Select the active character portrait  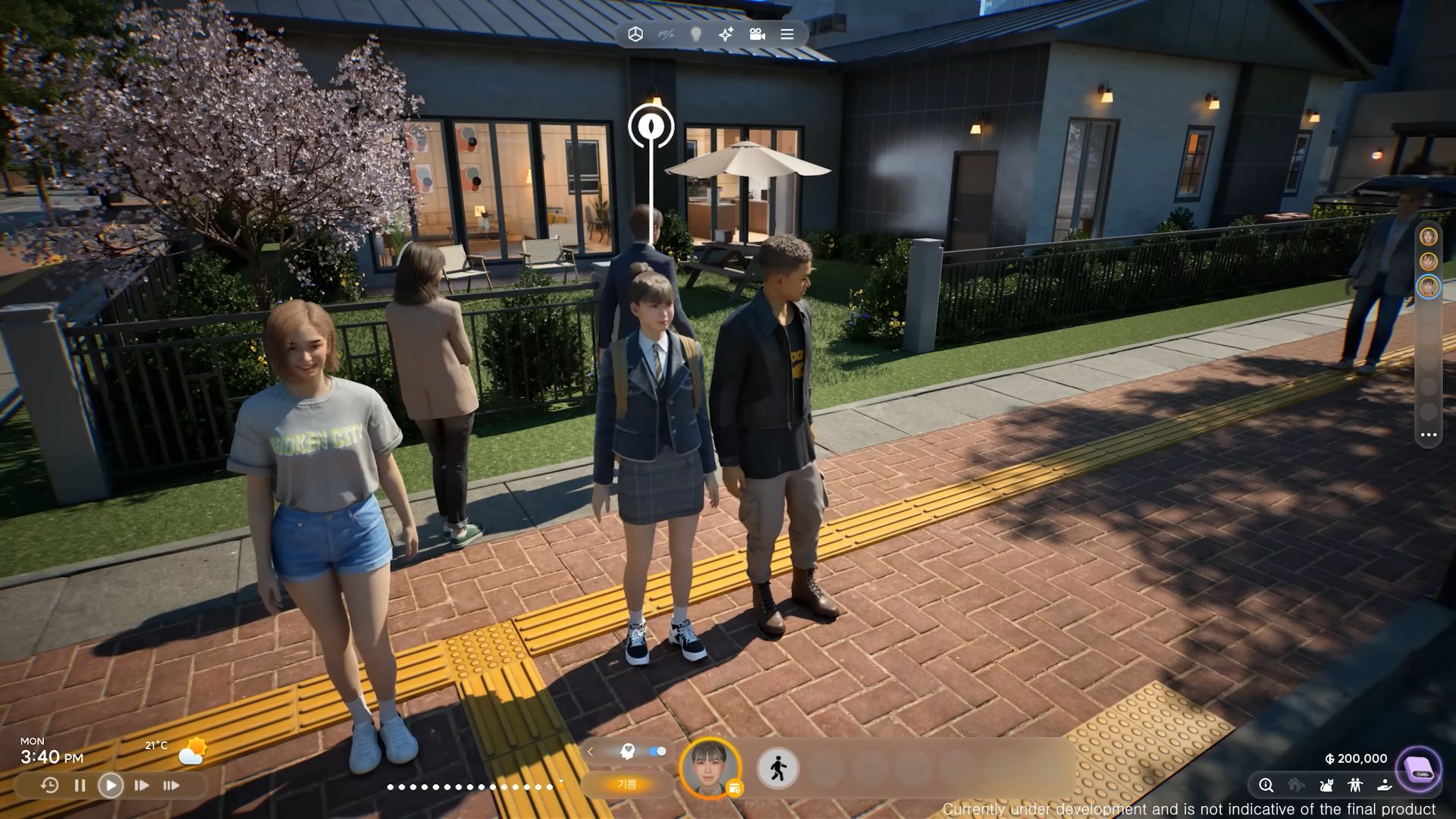[x=710, y=767]
